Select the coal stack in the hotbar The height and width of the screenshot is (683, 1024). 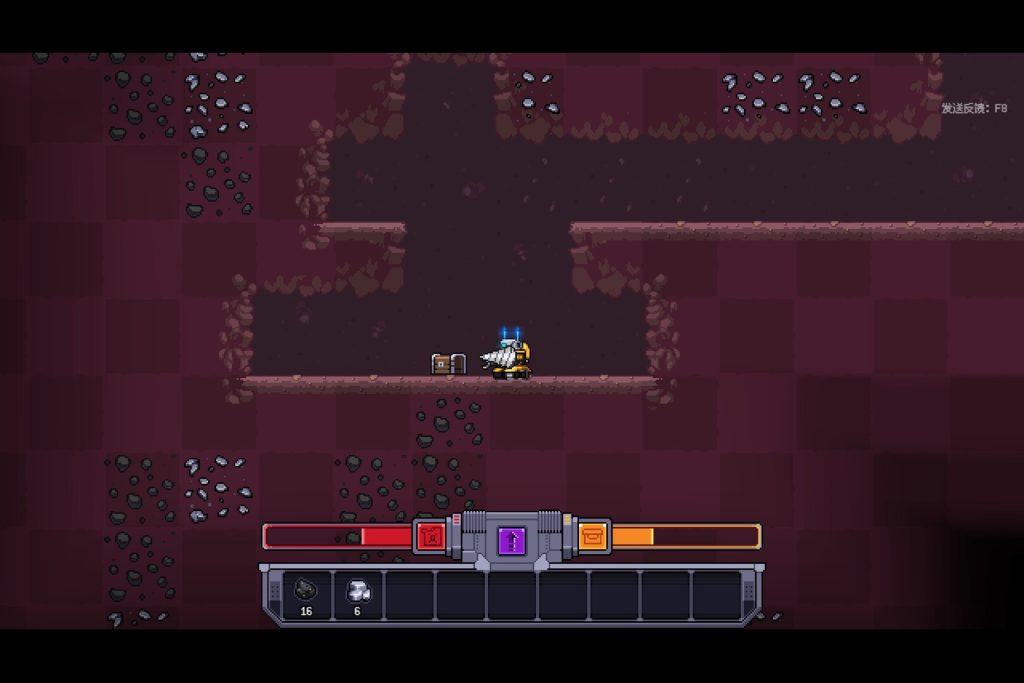307,594
